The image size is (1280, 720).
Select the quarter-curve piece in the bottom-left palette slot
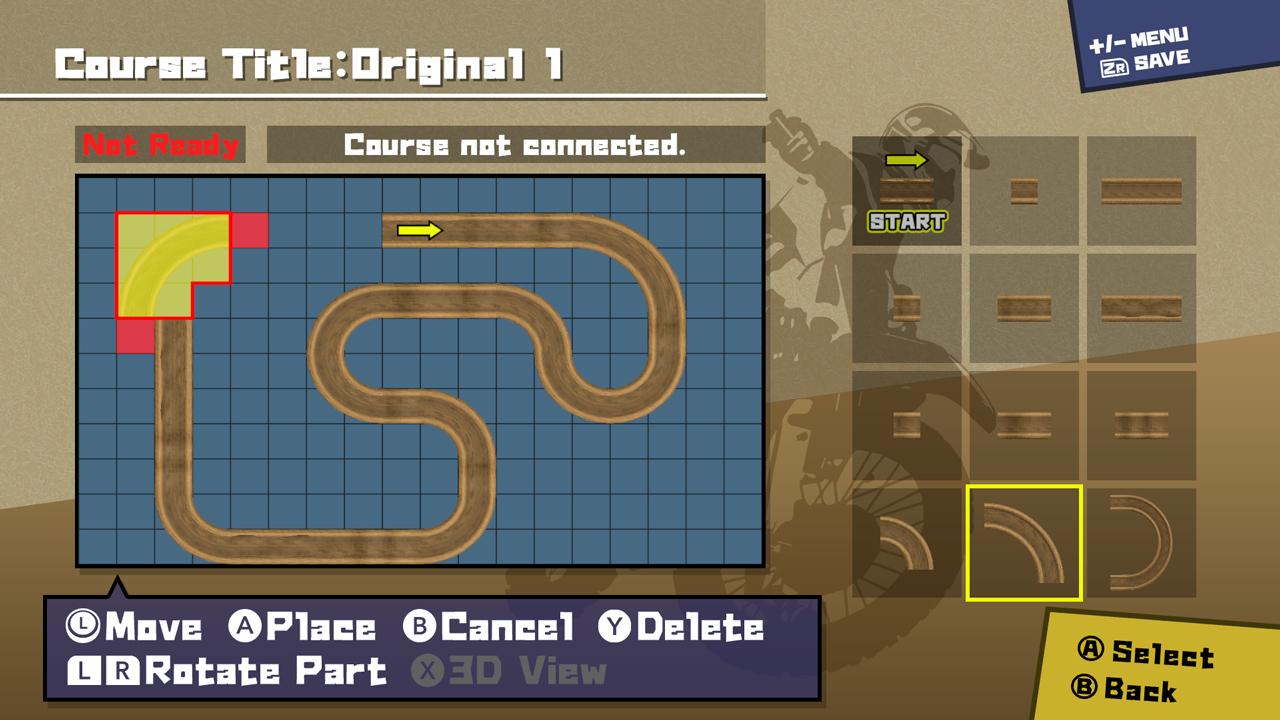click(906, 540)
